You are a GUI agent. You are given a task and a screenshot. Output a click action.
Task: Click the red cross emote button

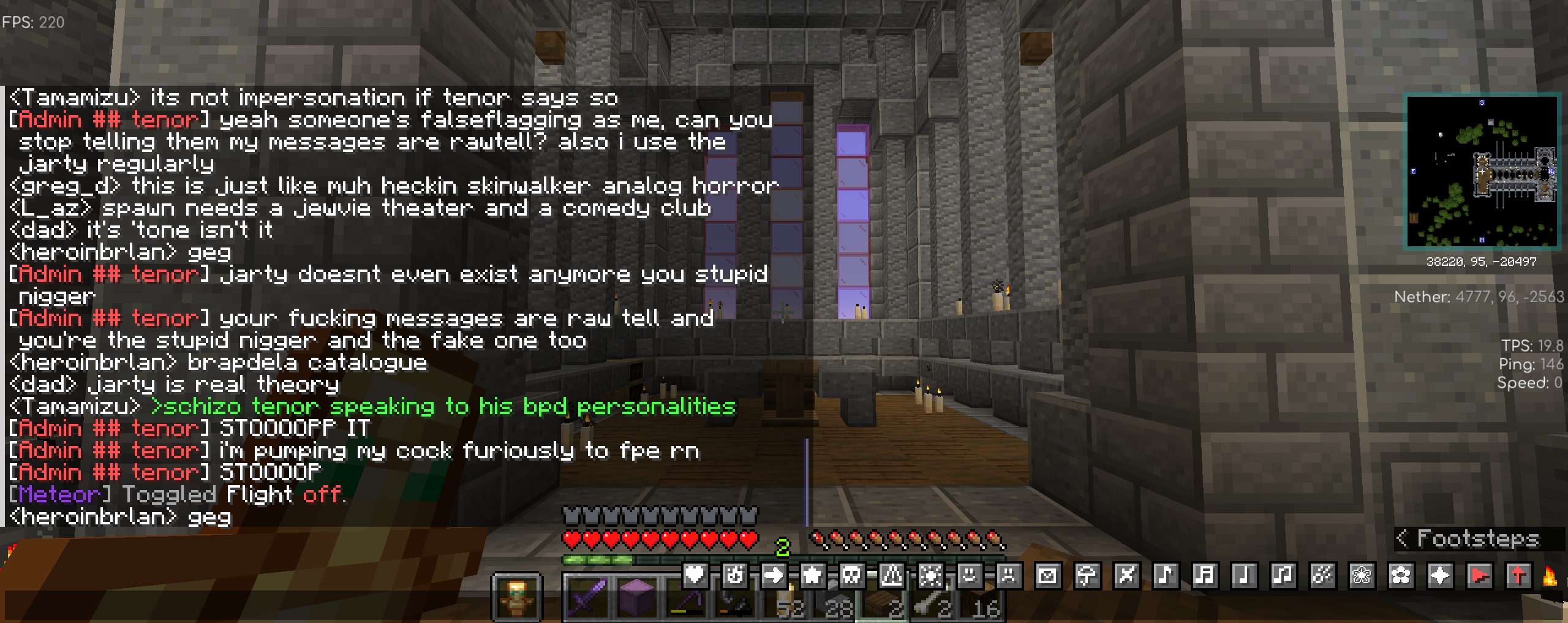[1518, 575]
